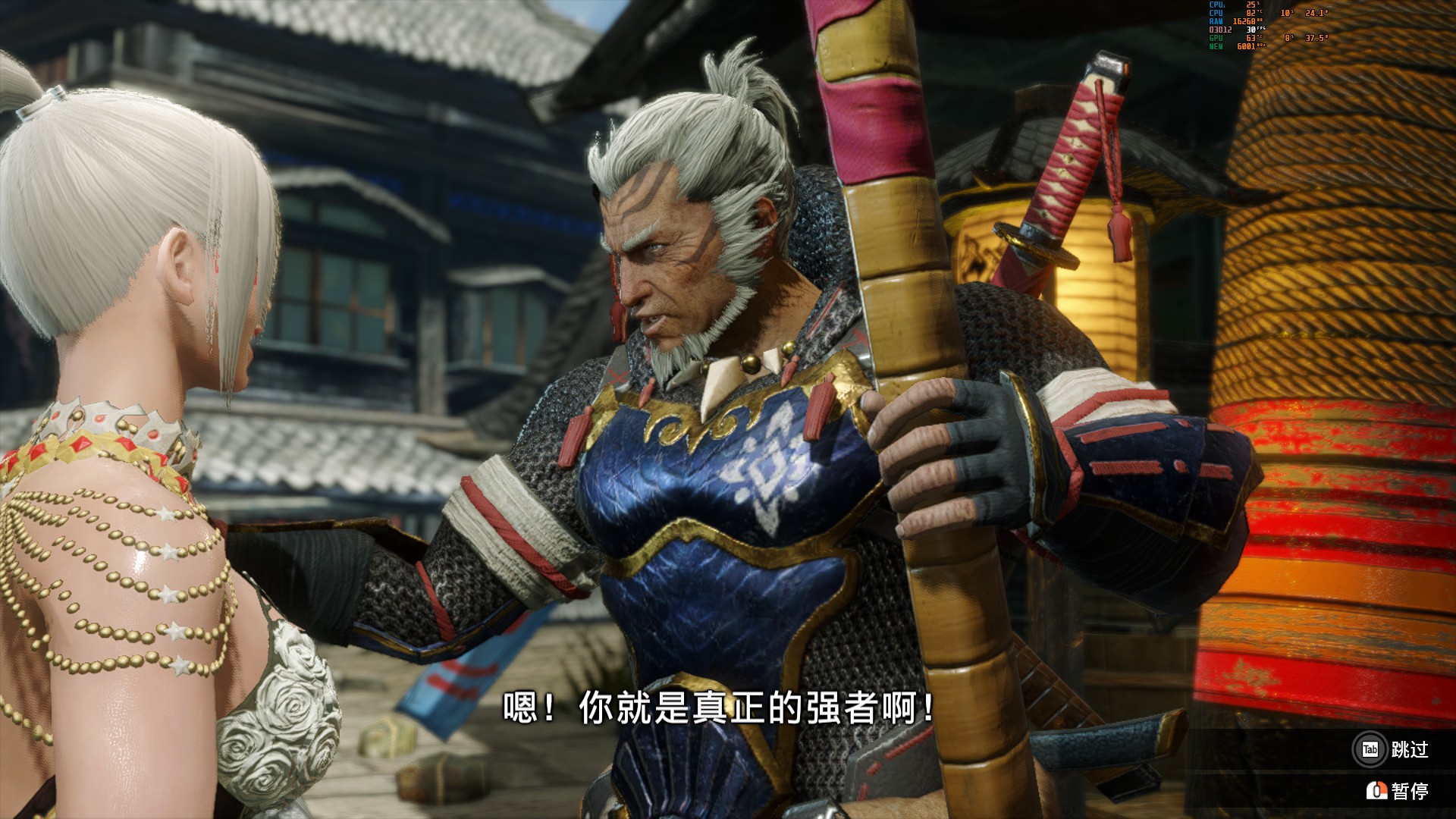This screenshot has width=1456, height=819.
Task: Click the 82°C CPU temperature value
Action: click(1251, 14)
